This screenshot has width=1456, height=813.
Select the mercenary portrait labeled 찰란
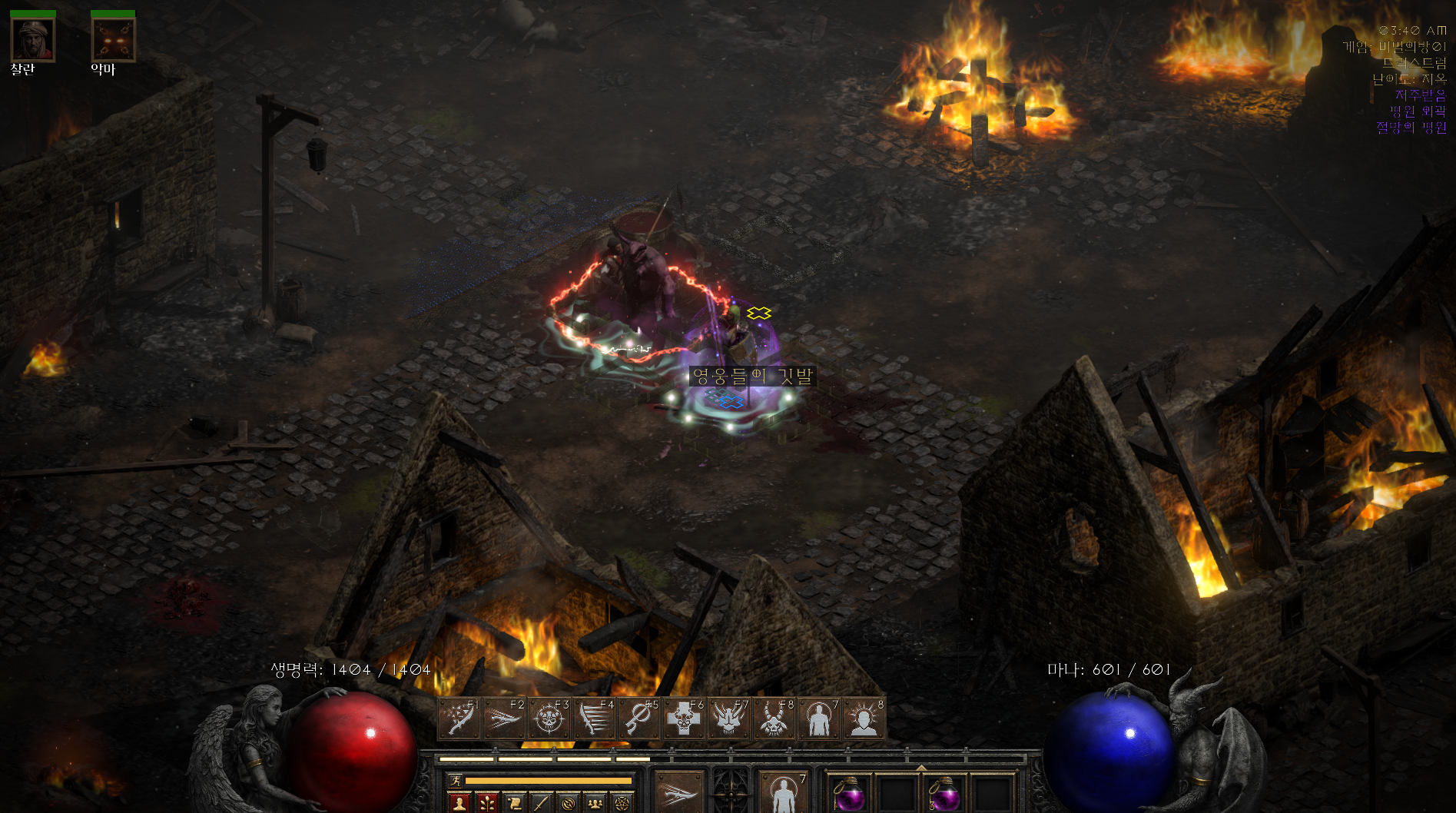tap(32, 40)
